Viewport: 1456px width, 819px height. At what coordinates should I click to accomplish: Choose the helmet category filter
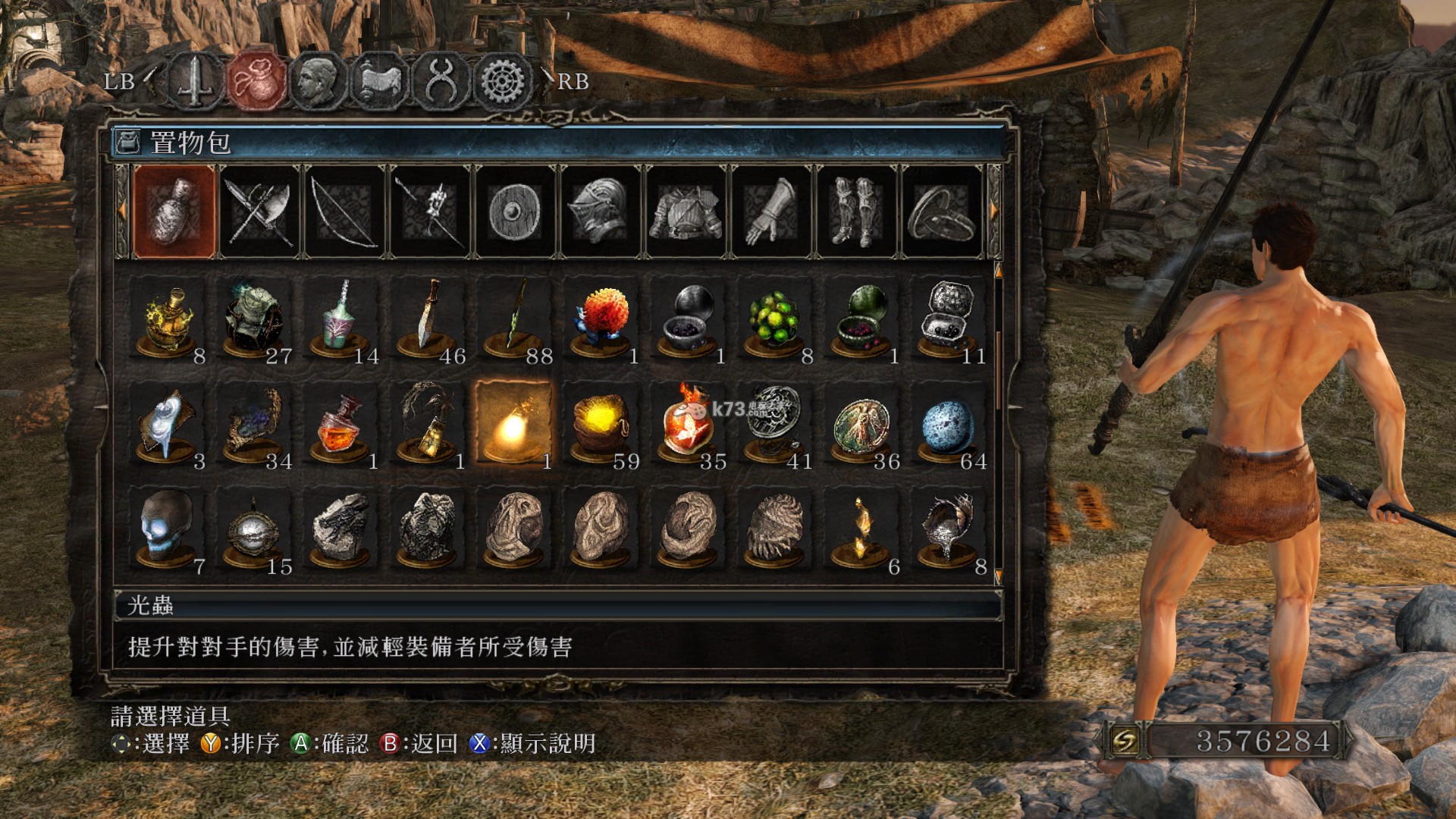600,212
